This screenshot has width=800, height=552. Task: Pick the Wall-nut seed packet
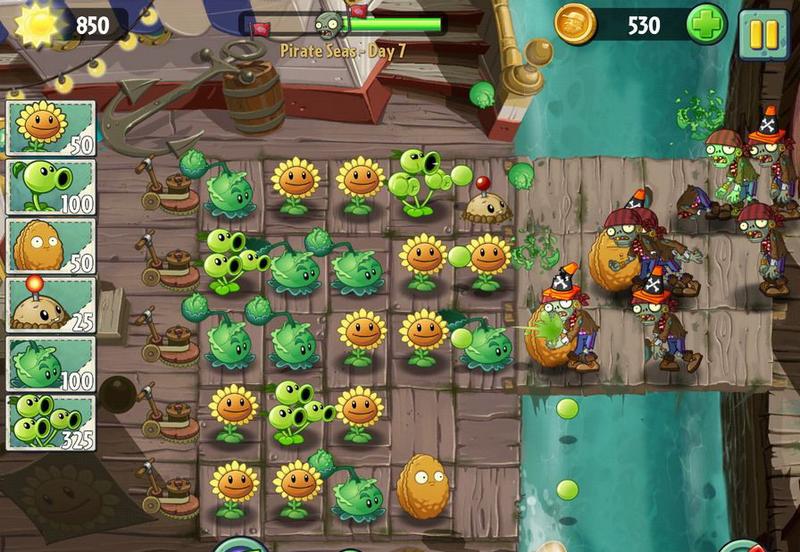point(50,245)
